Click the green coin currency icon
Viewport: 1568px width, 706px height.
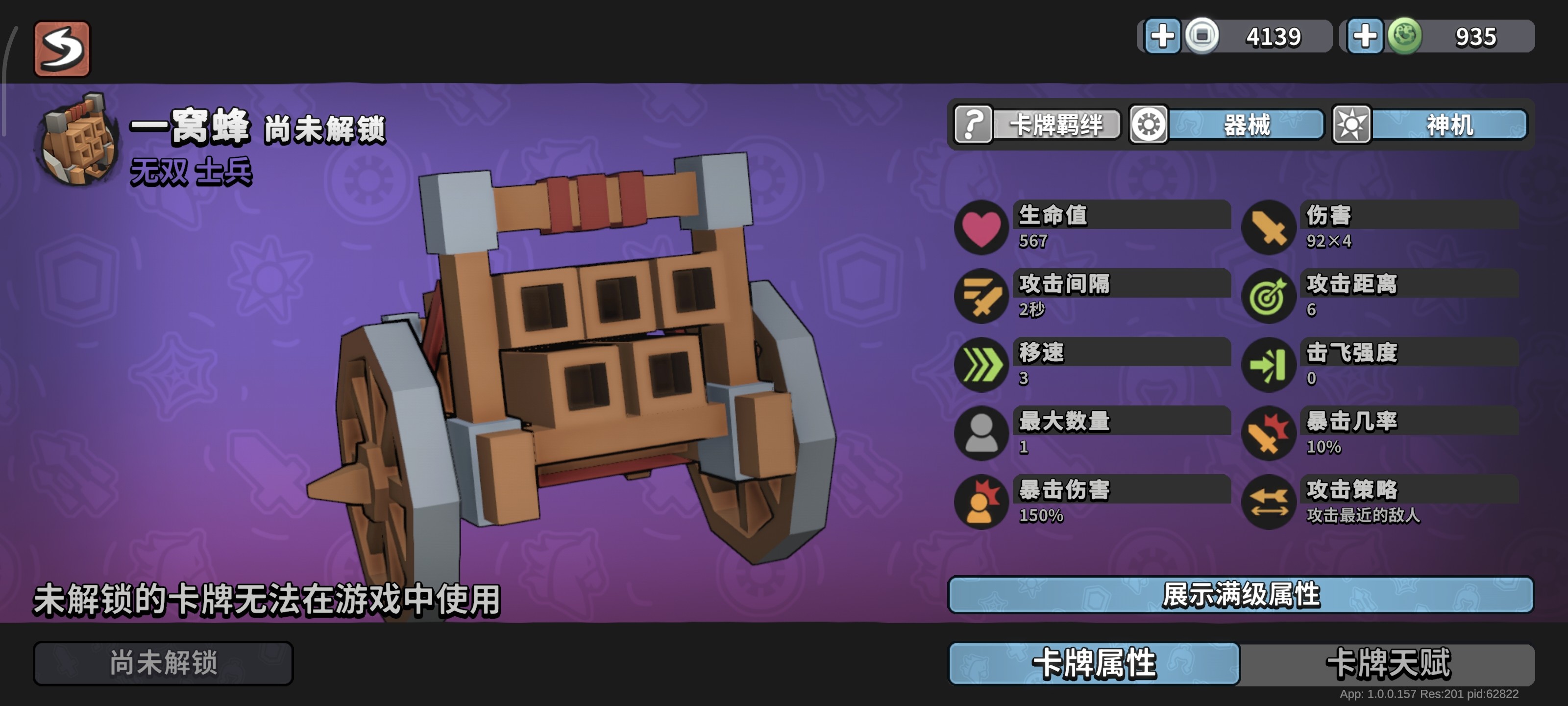[1404, 37]
